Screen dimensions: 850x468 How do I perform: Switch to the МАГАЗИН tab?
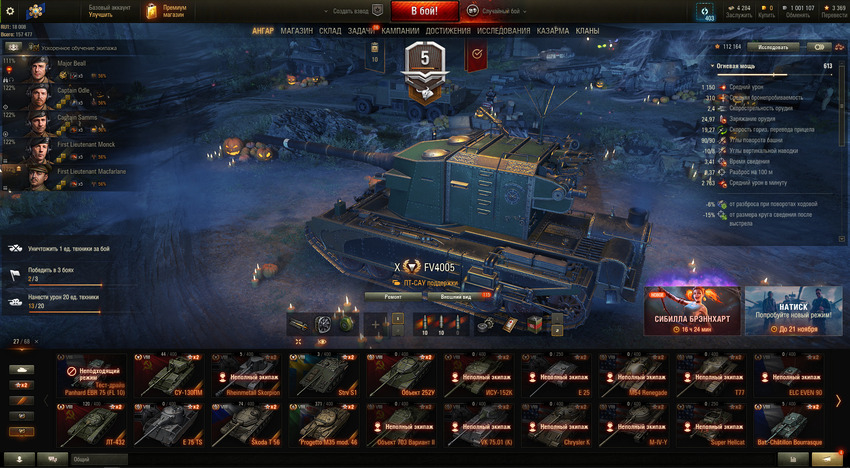click(296, 31)
